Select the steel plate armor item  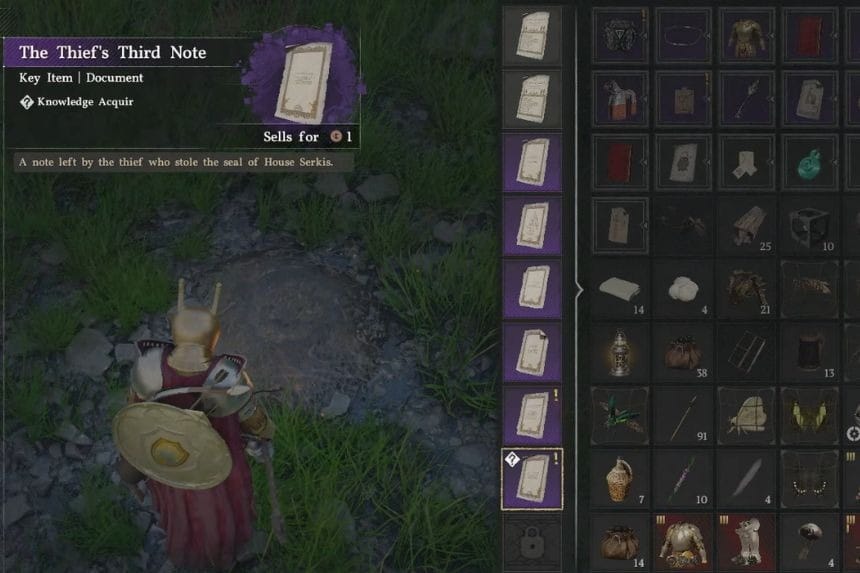click(684, 541)
